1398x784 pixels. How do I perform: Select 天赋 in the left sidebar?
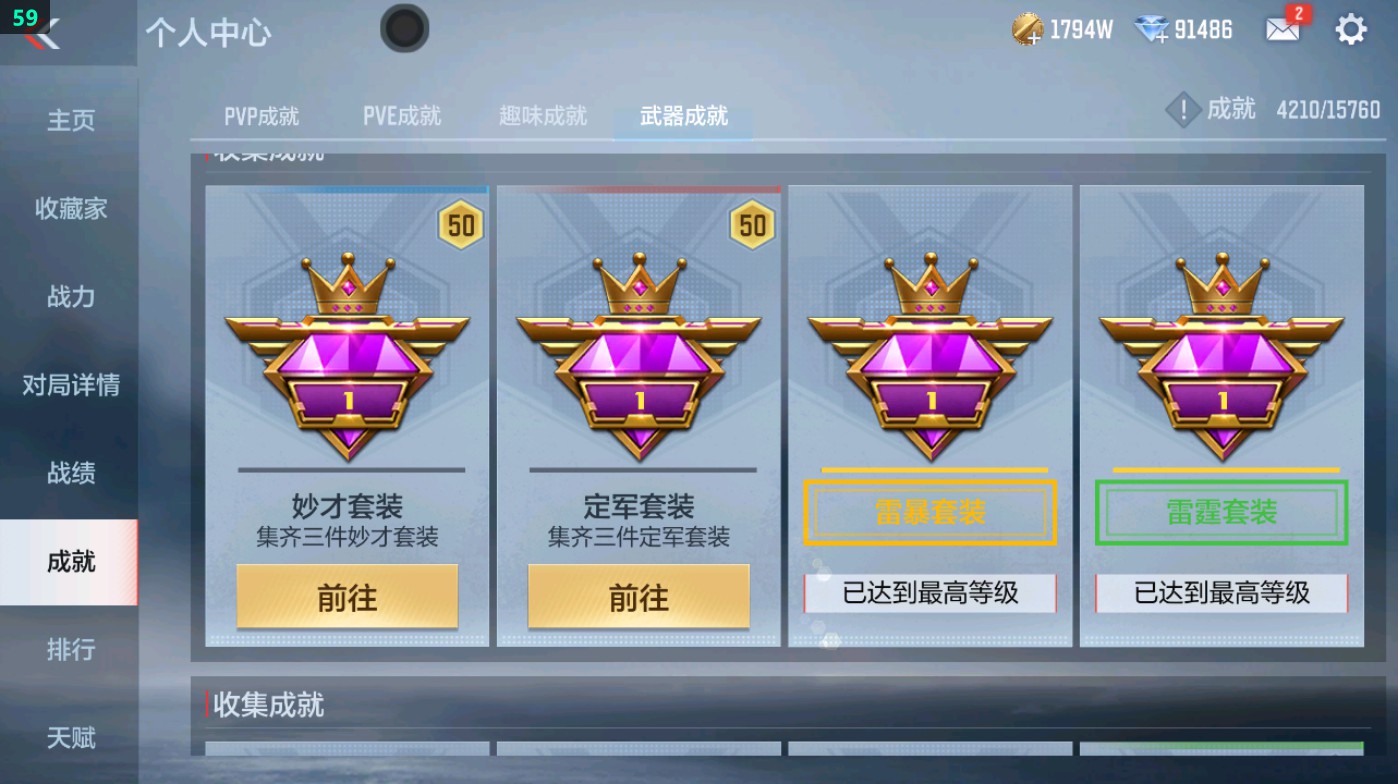(70, 739)
